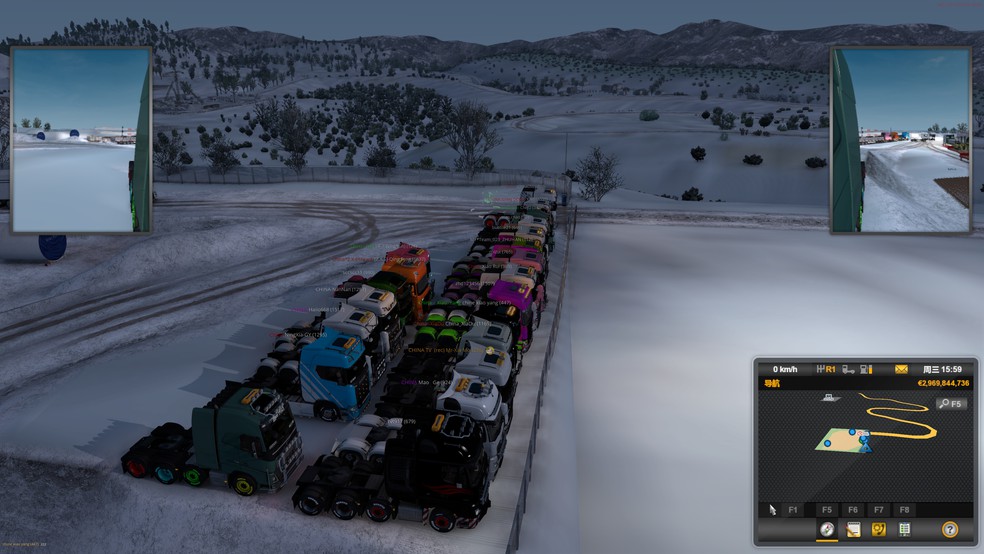Viewport: 984px width, 554px height.
Task: Click the question mark help icon
Action: point(949,529)
